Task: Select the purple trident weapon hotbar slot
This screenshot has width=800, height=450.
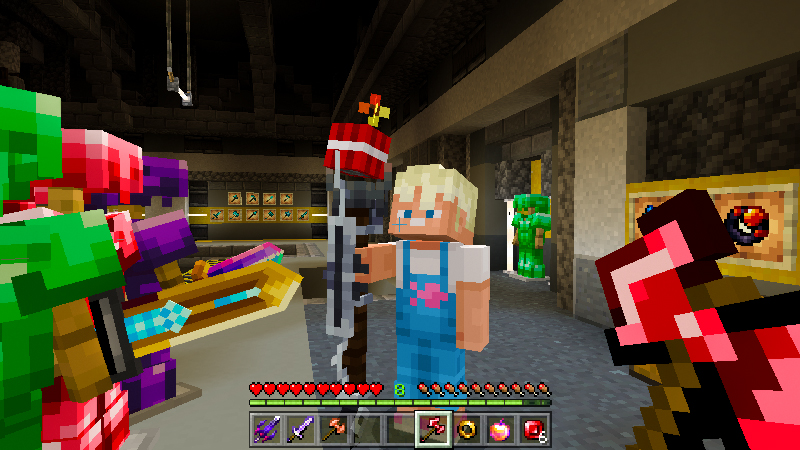Action: 266,429
